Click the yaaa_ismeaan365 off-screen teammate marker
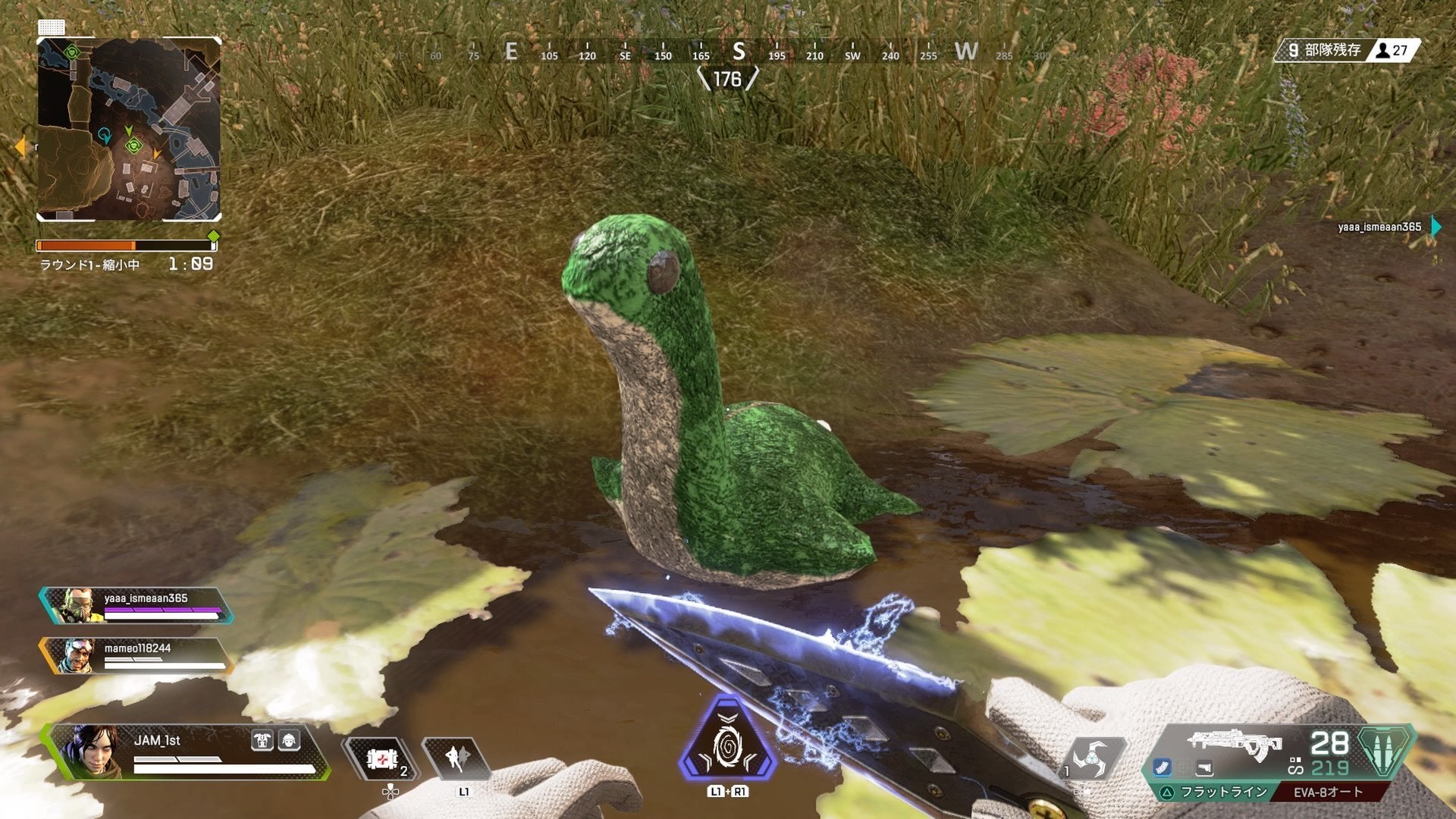Viewport: 1456px width, 819px height. 1436,226
